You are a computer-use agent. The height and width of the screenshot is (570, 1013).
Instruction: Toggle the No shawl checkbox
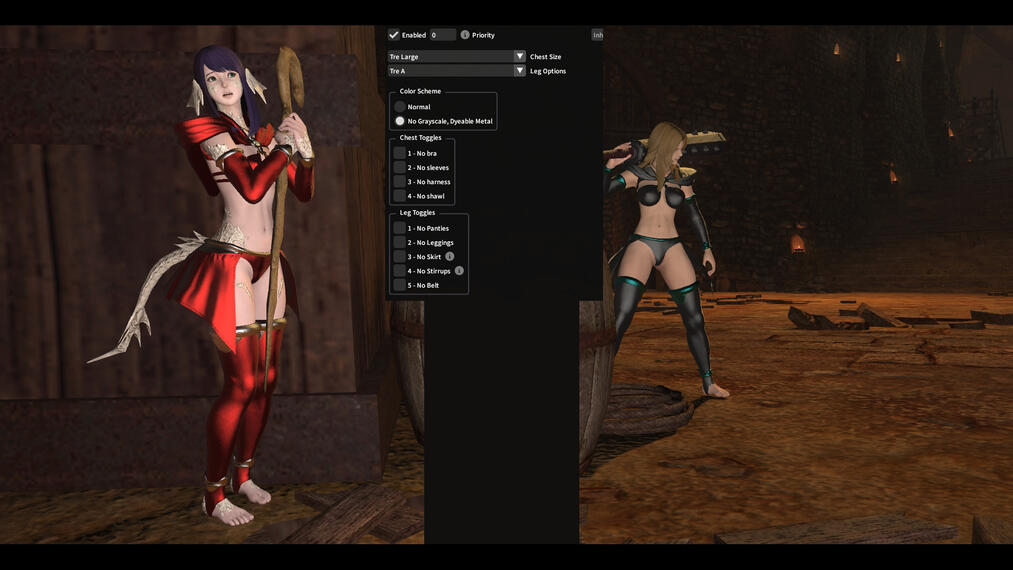[400, 196]
